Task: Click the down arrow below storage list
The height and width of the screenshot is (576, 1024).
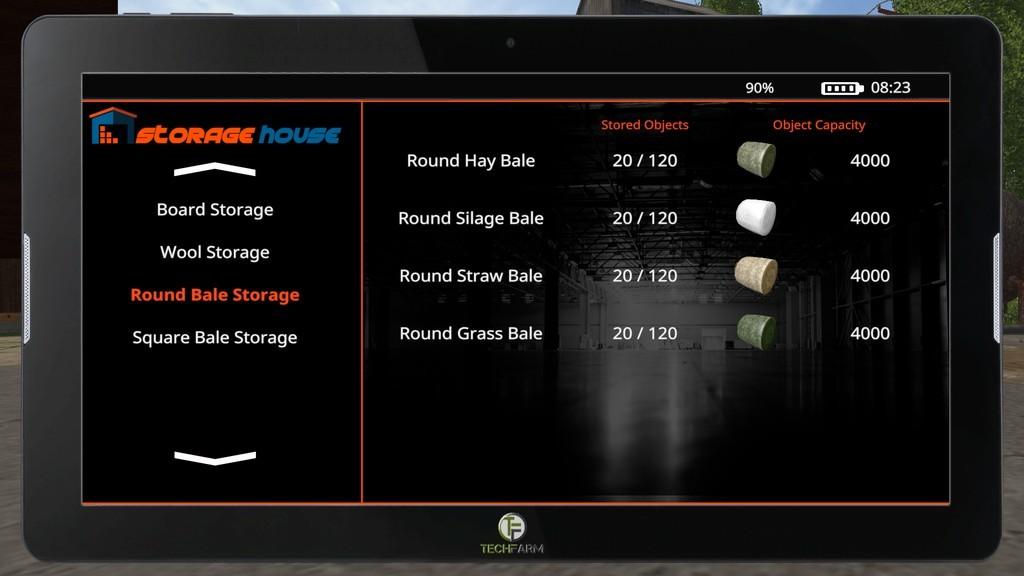Action: point(215,458)
